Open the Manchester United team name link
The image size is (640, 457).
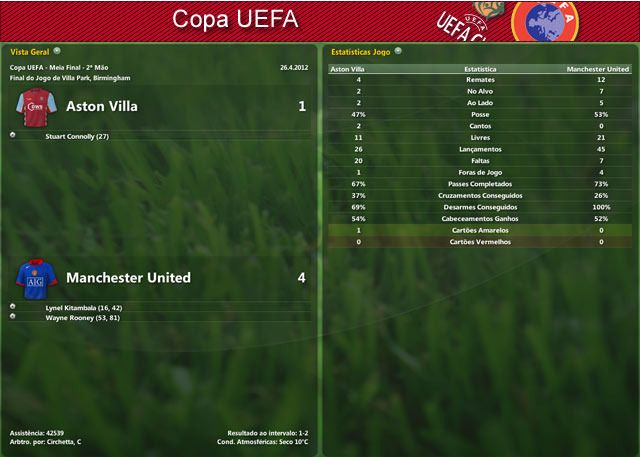tap(127, 277)
